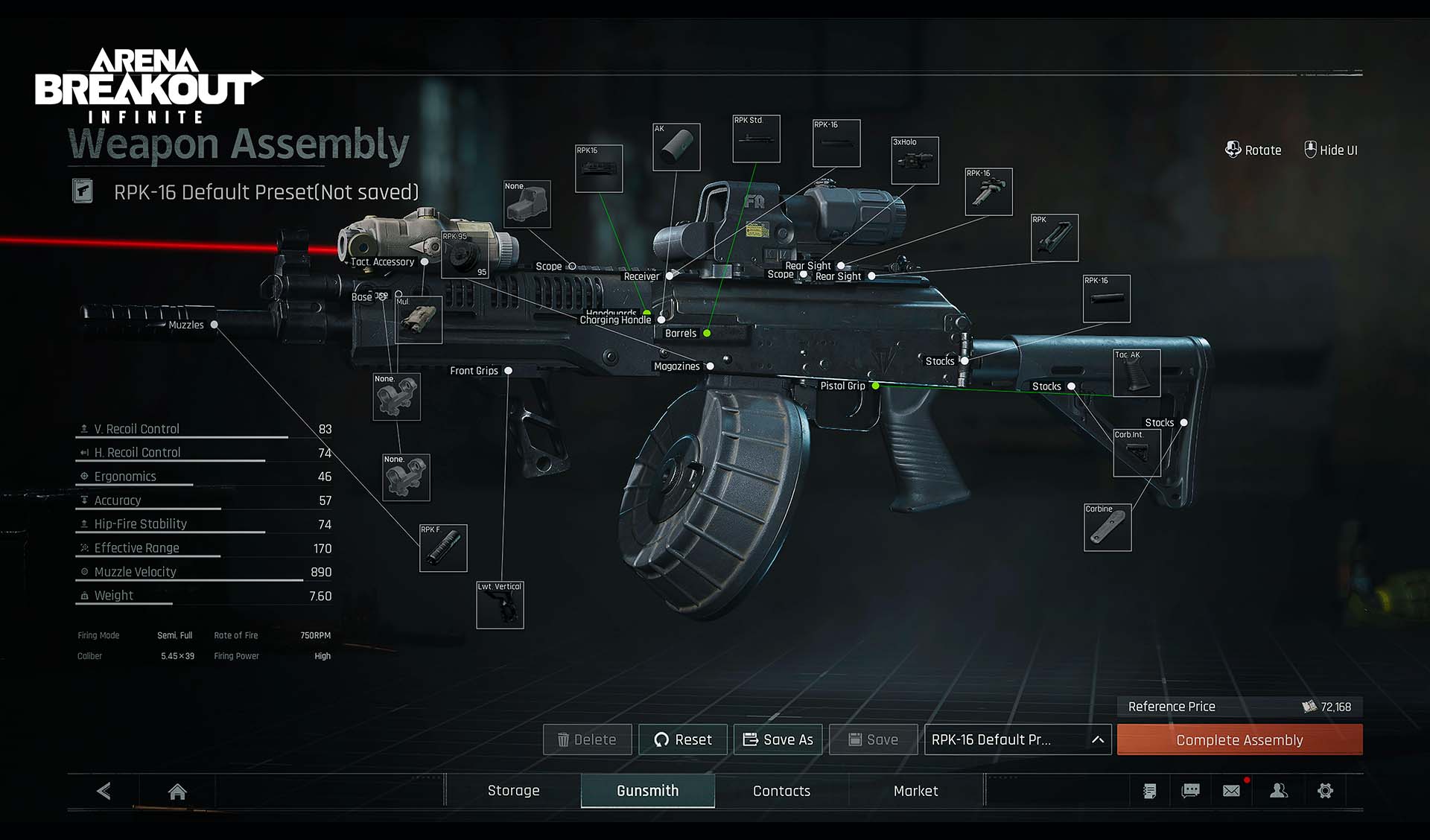Screen dimensions: 1430x840
Task: Select the 3xHolo scope attachment slot
Action: (915, 160)
